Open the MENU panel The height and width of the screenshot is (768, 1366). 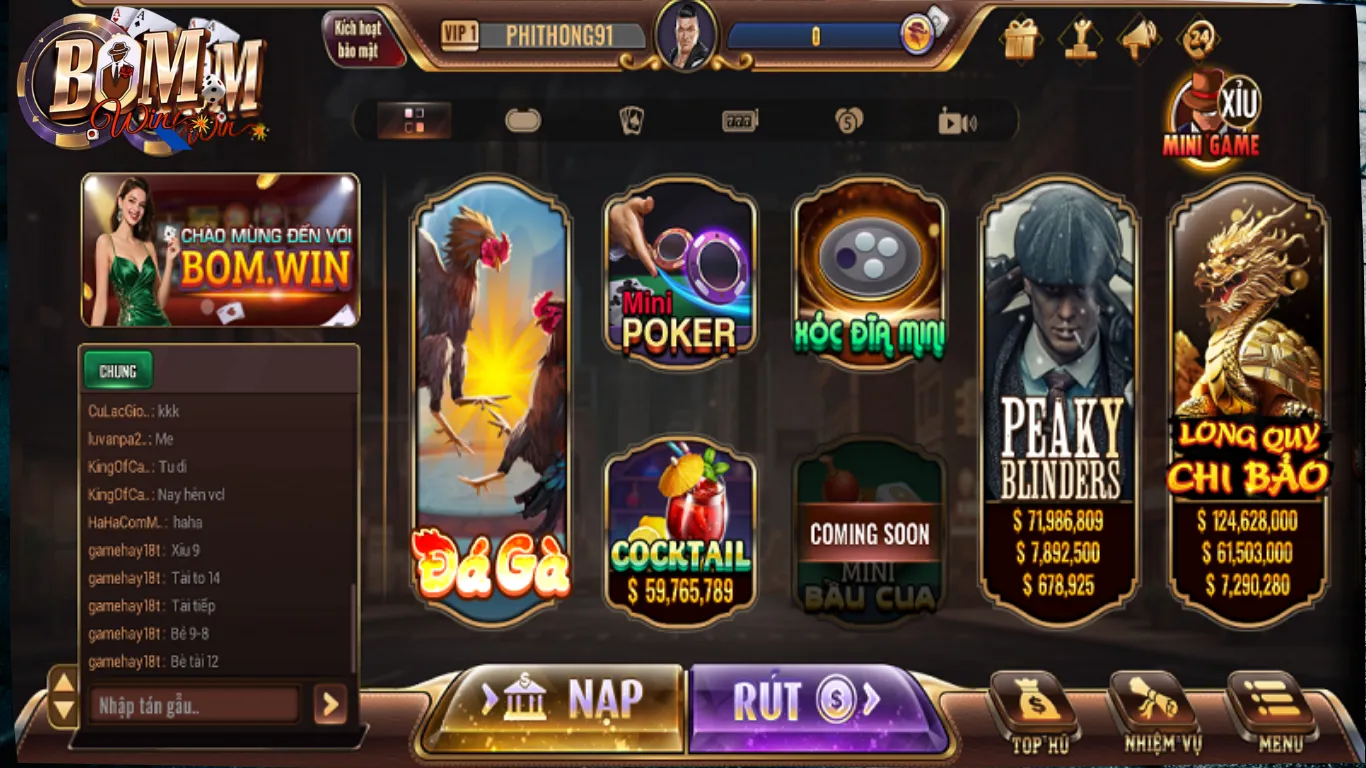point(1272,710)
